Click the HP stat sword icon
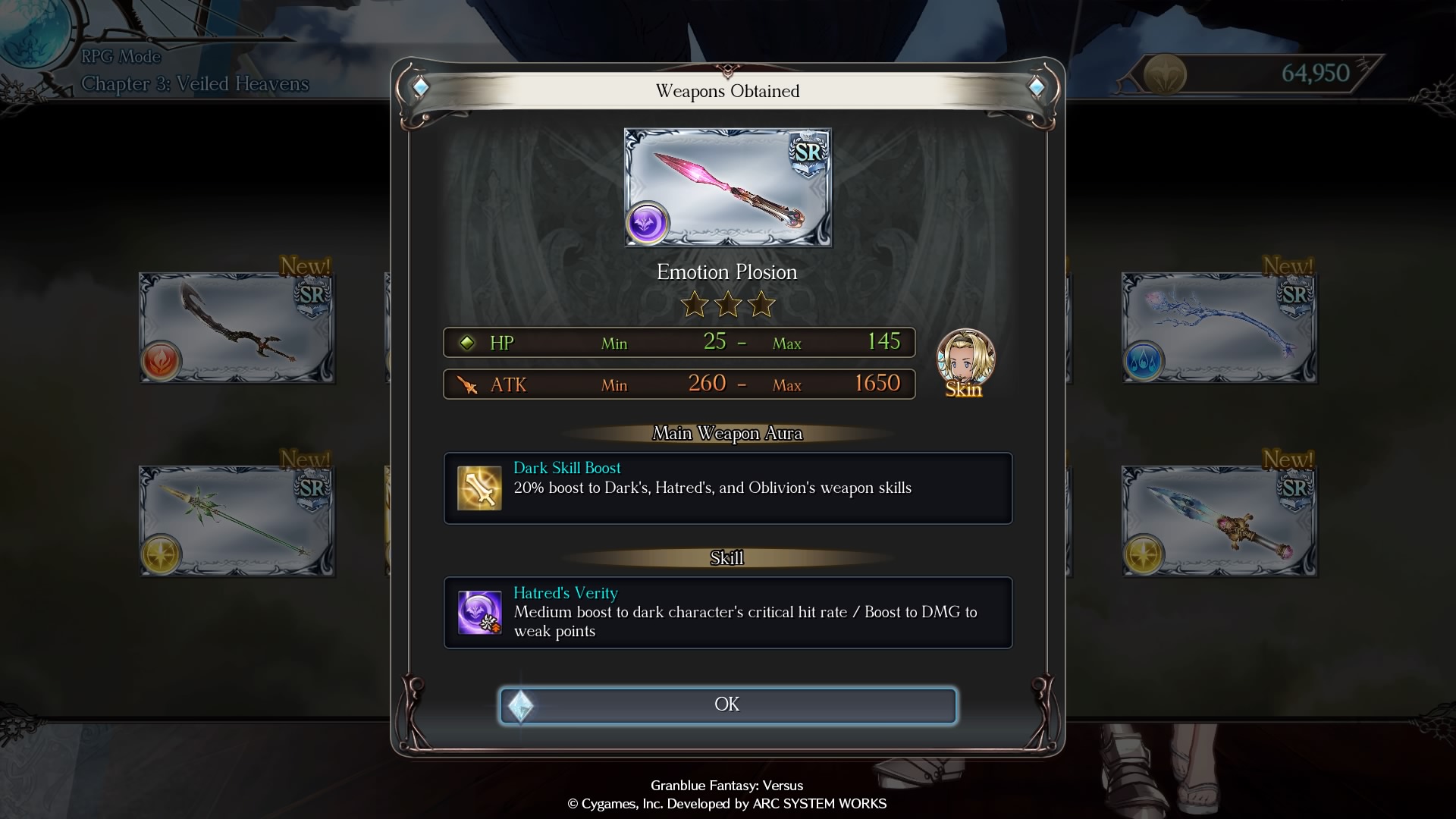The height and width of the screenshot is (819, 1456). tap(467, 342)
